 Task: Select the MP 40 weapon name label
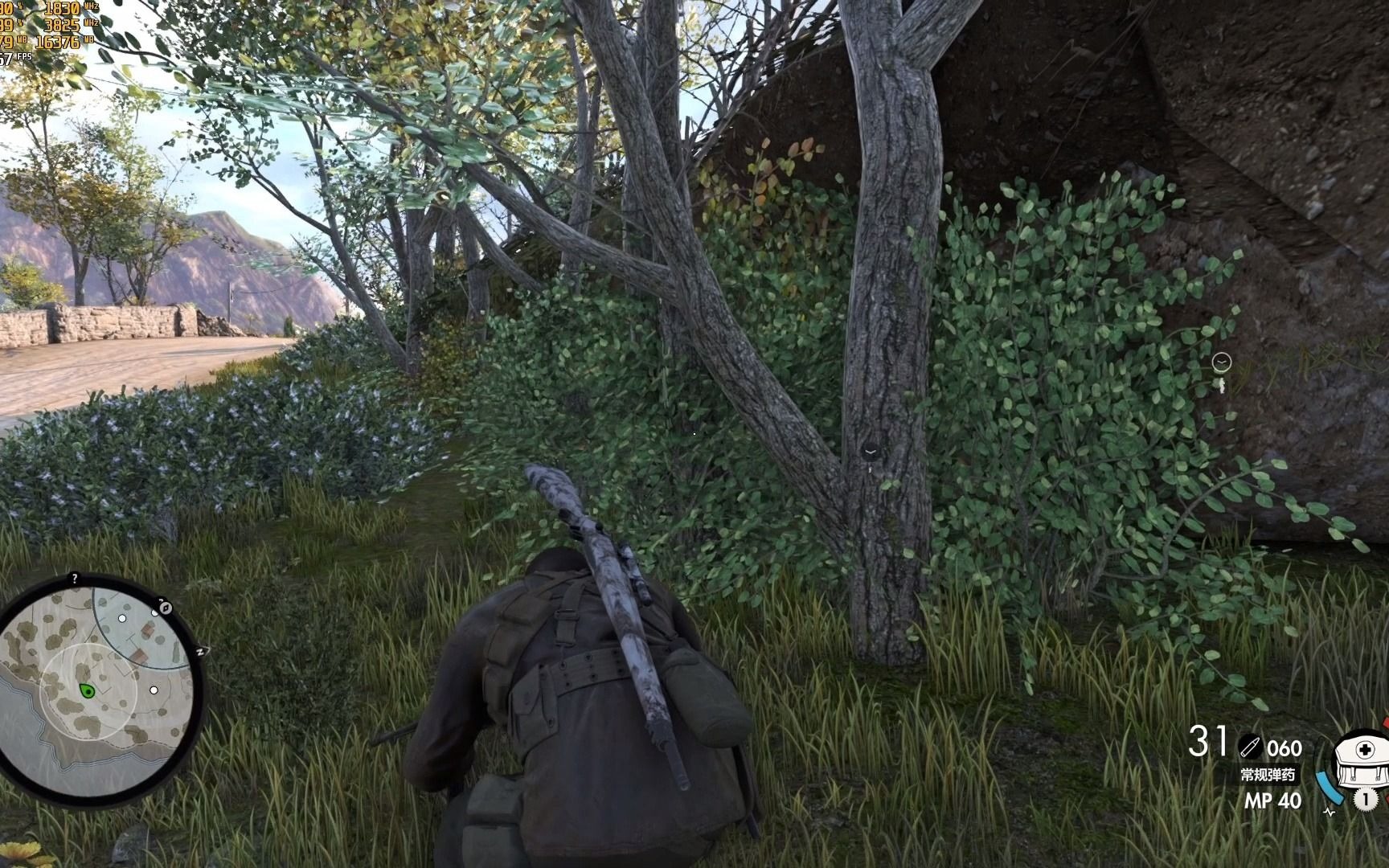pos(1272,799)
